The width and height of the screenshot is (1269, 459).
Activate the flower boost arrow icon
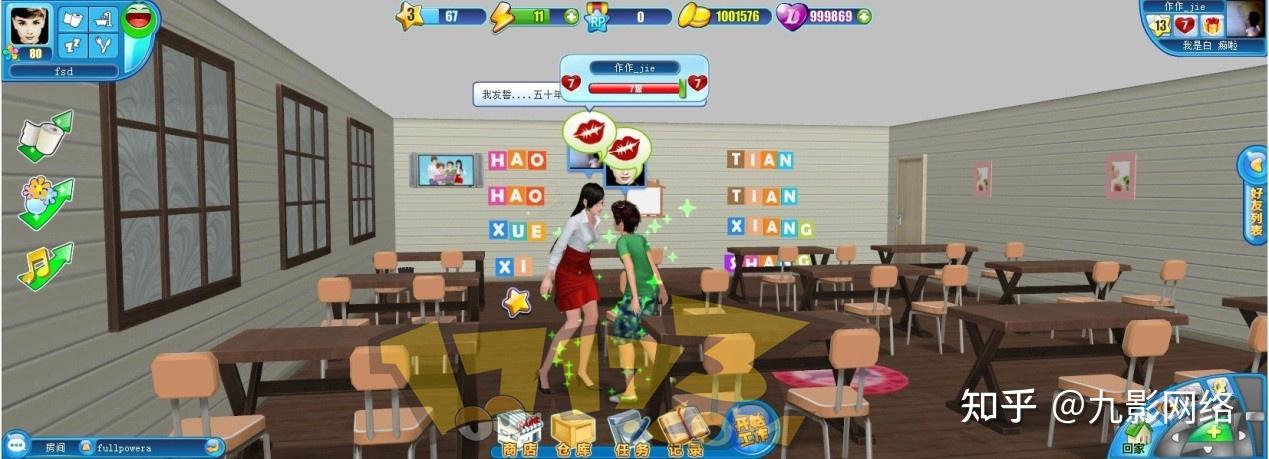click(44, 201)
